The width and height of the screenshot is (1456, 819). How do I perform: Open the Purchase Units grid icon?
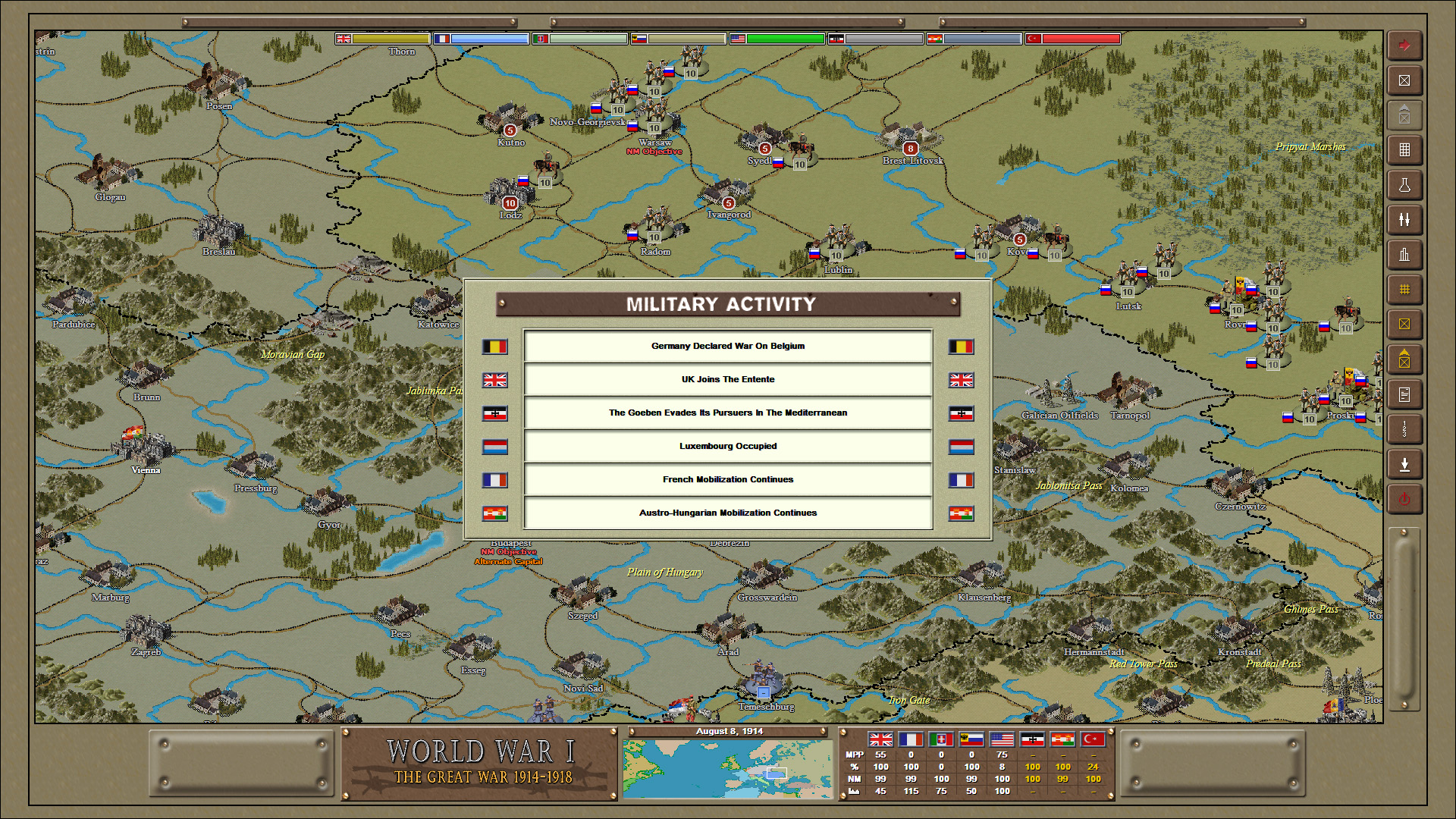pos(1404,150)
